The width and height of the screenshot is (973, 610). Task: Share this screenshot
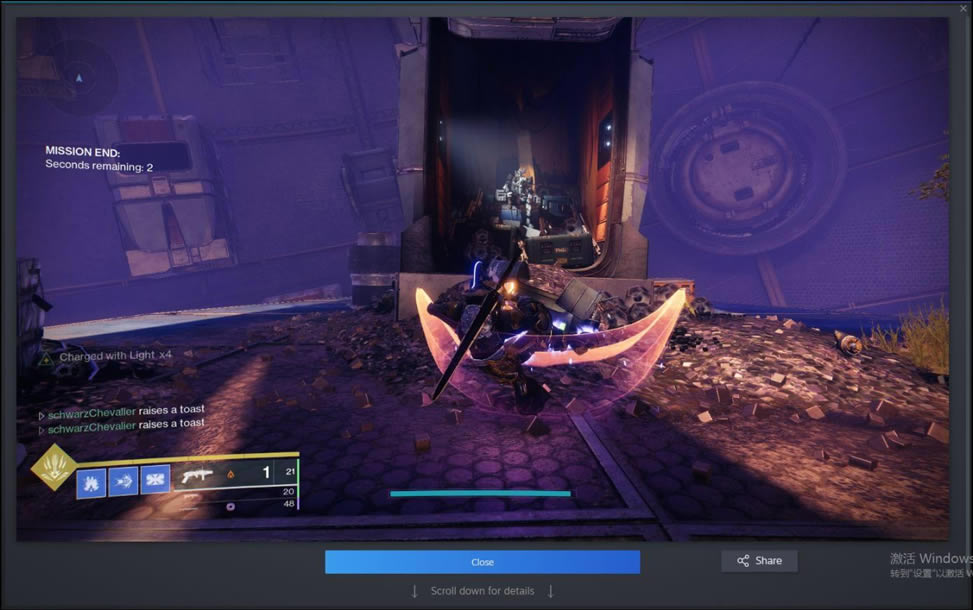759,561
